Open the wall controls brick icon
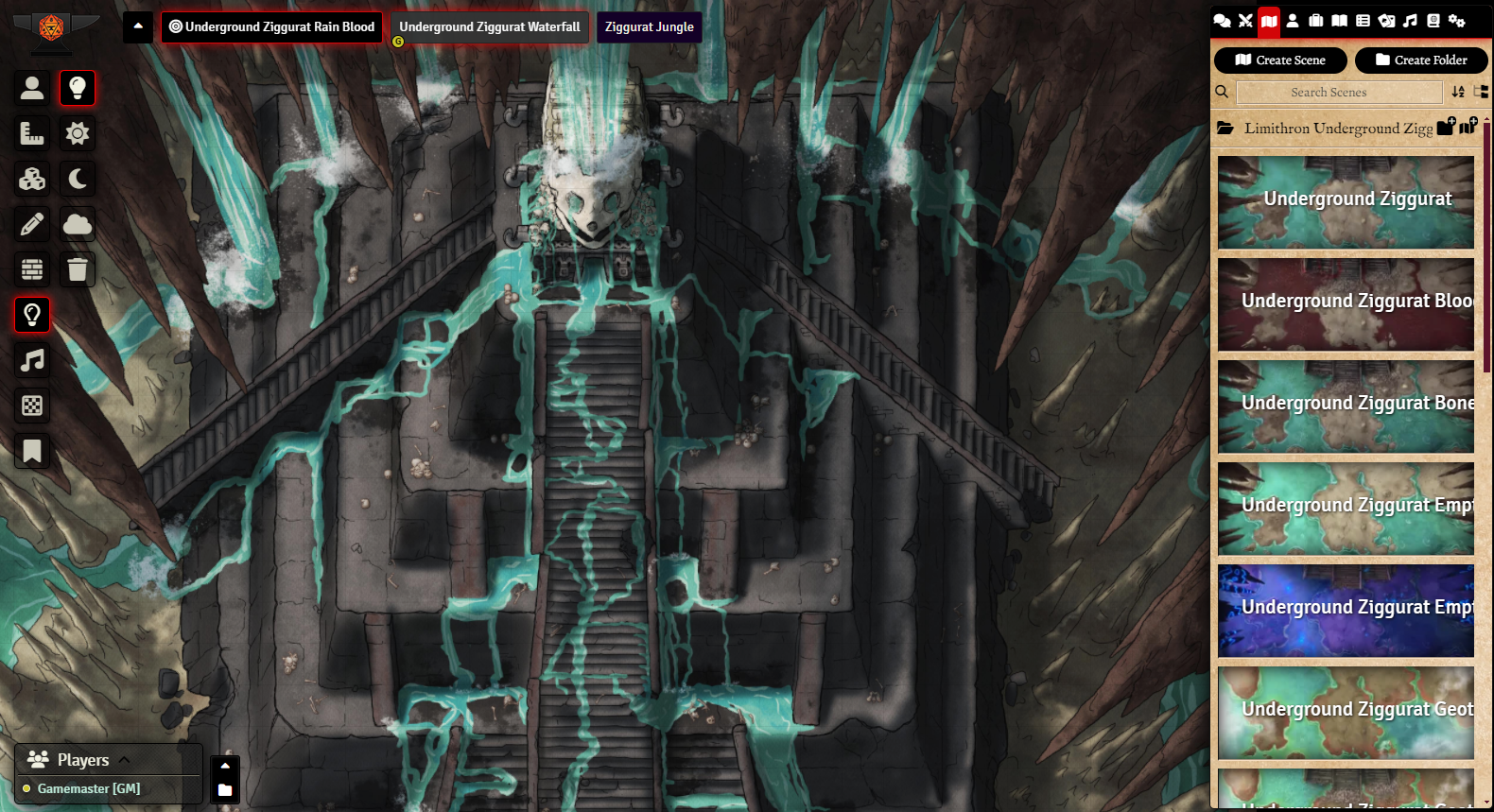Image resolution: width=1494 pixels, height=812 pixels. (x=32, y=269)
